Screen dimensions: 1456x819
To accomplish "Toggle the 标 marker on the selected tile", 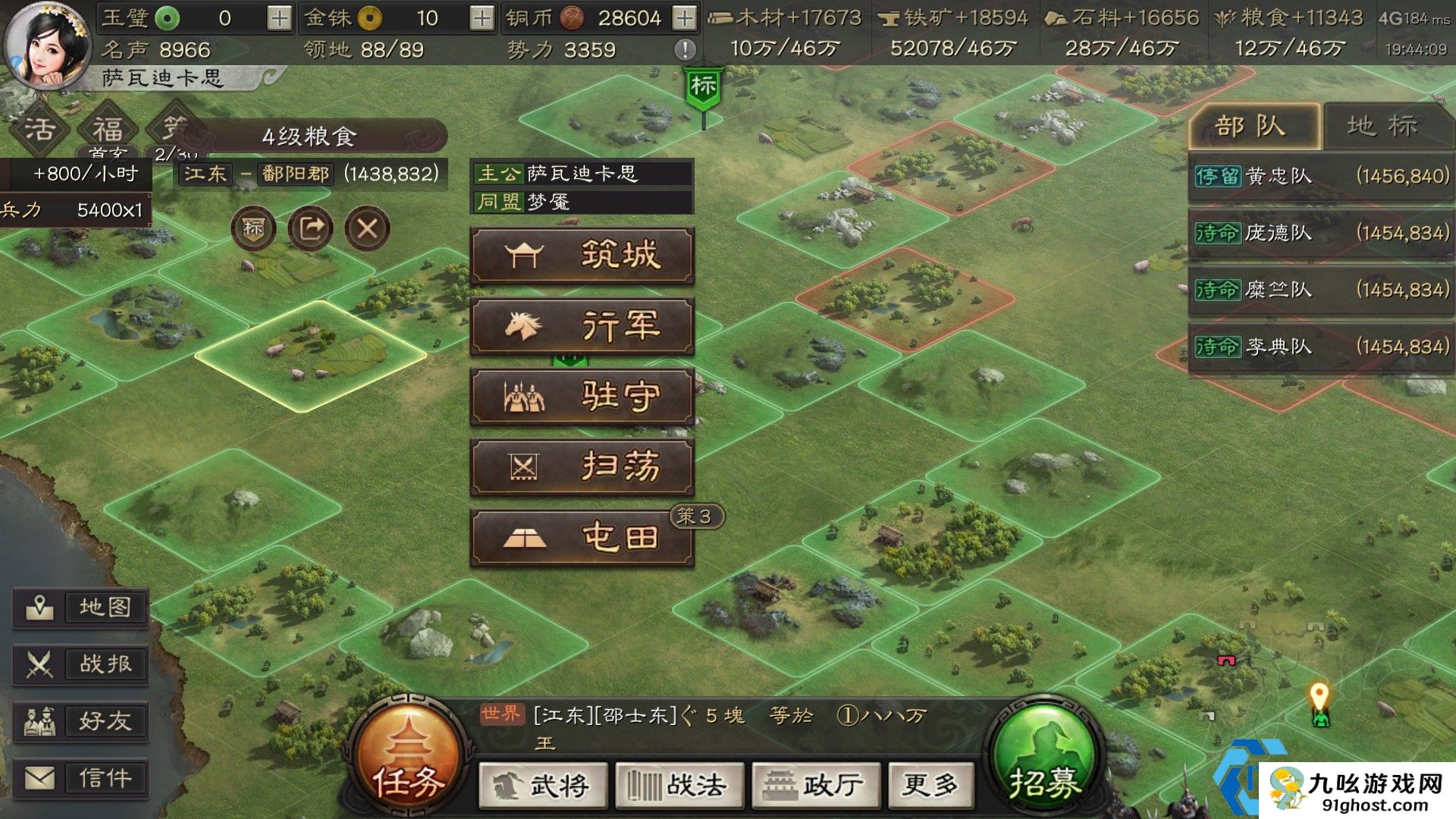I will point(254,226).
